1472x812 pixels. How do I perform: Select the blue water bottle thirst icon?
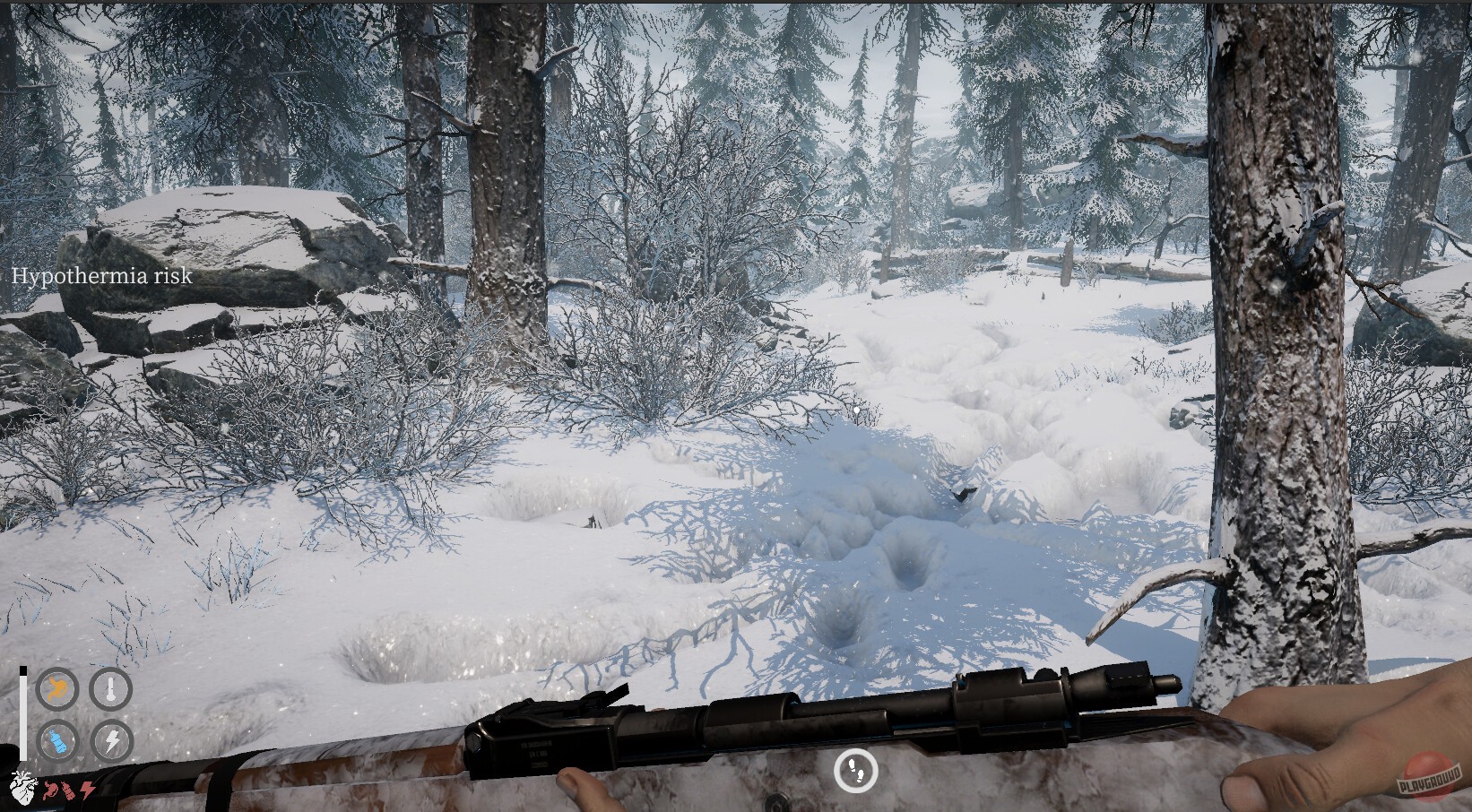click(x=57, y=740)
